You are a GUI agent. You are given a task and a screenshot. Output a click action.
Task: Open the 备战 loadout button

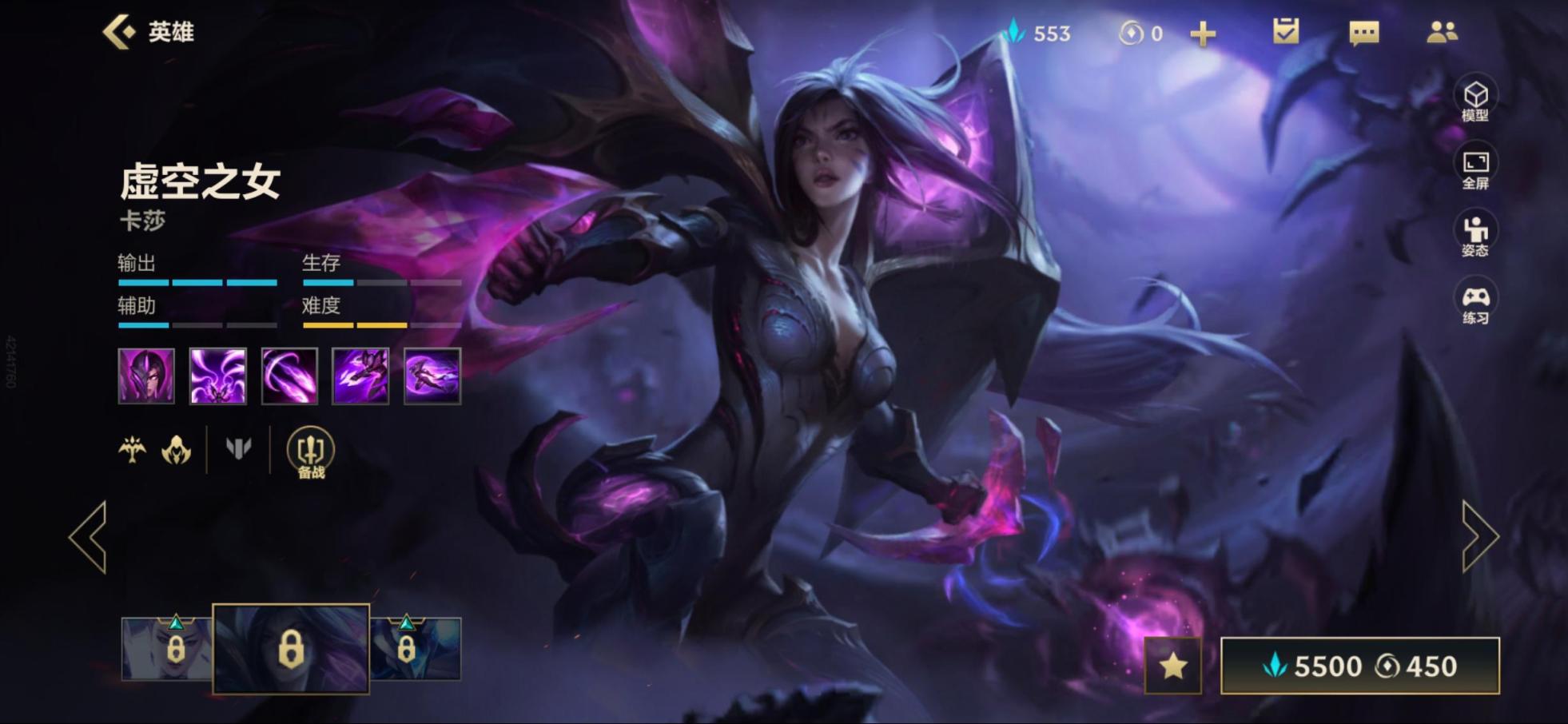click(310, 452)
